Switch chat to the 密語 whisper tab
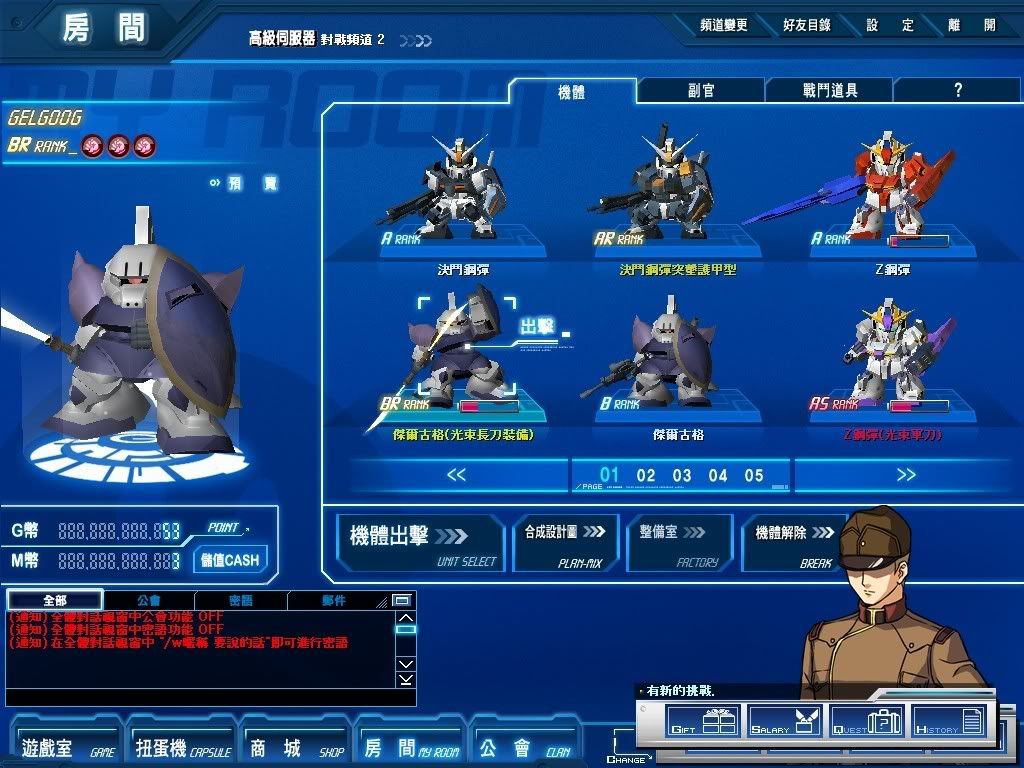 pos(240,600)
